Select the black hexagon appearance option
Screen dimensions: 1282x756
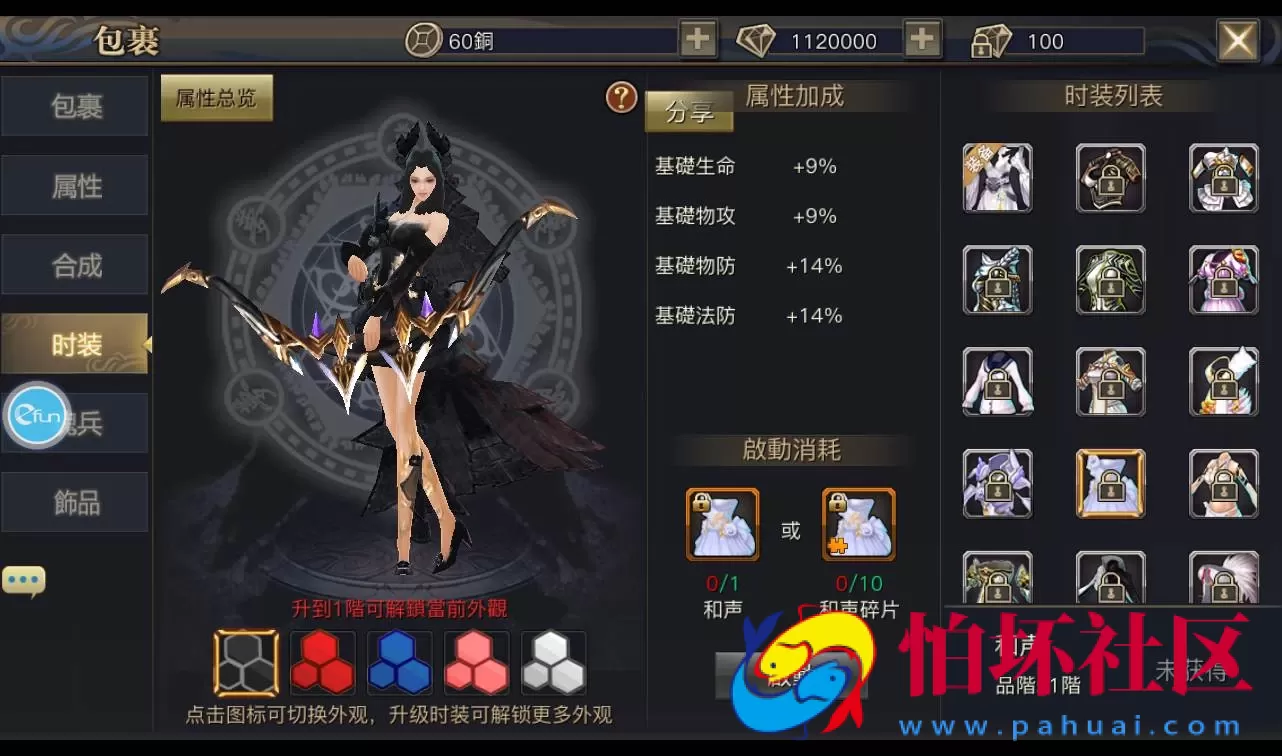(245, 663)
